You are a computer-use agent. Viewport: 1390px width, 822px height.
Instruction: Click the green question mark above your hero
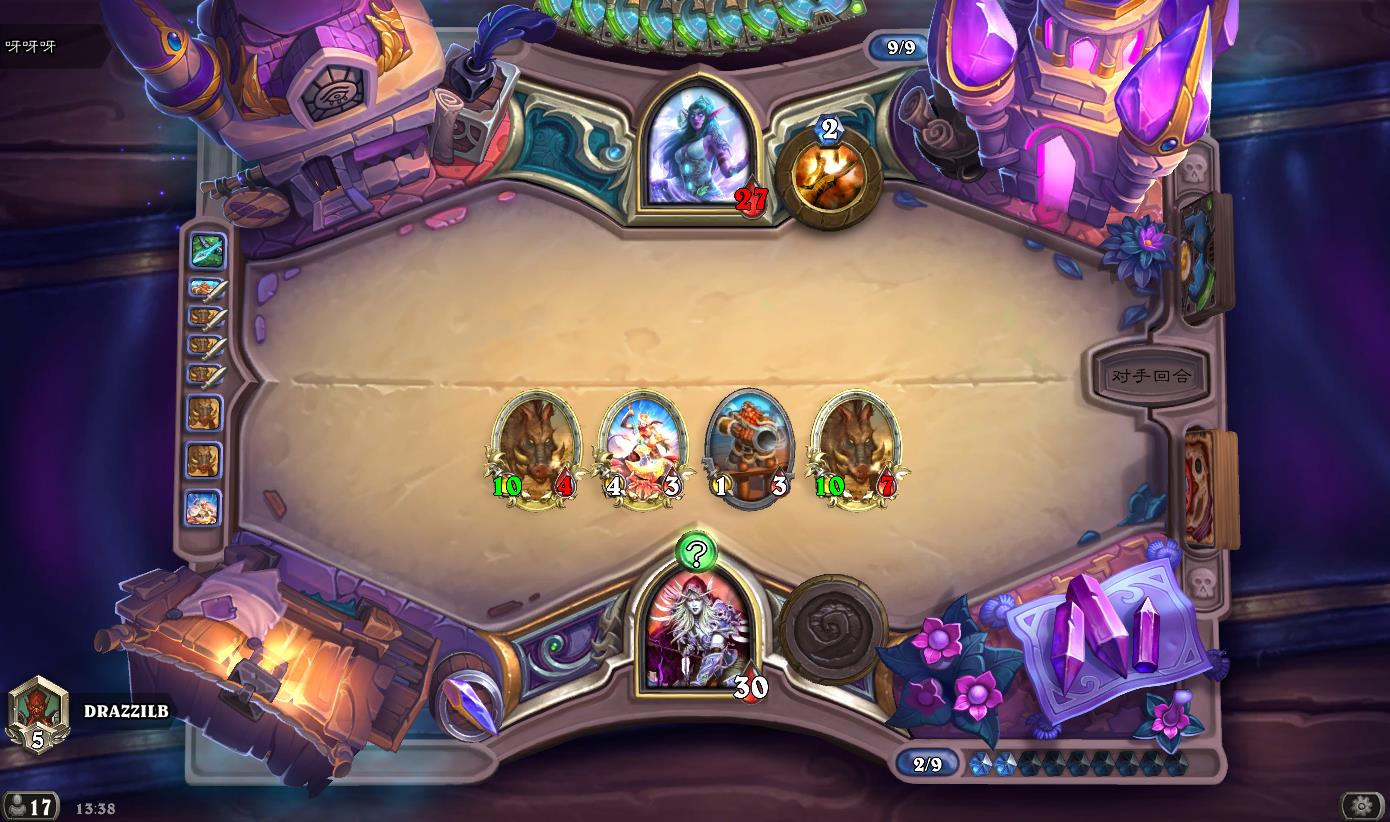coord(697,551)
